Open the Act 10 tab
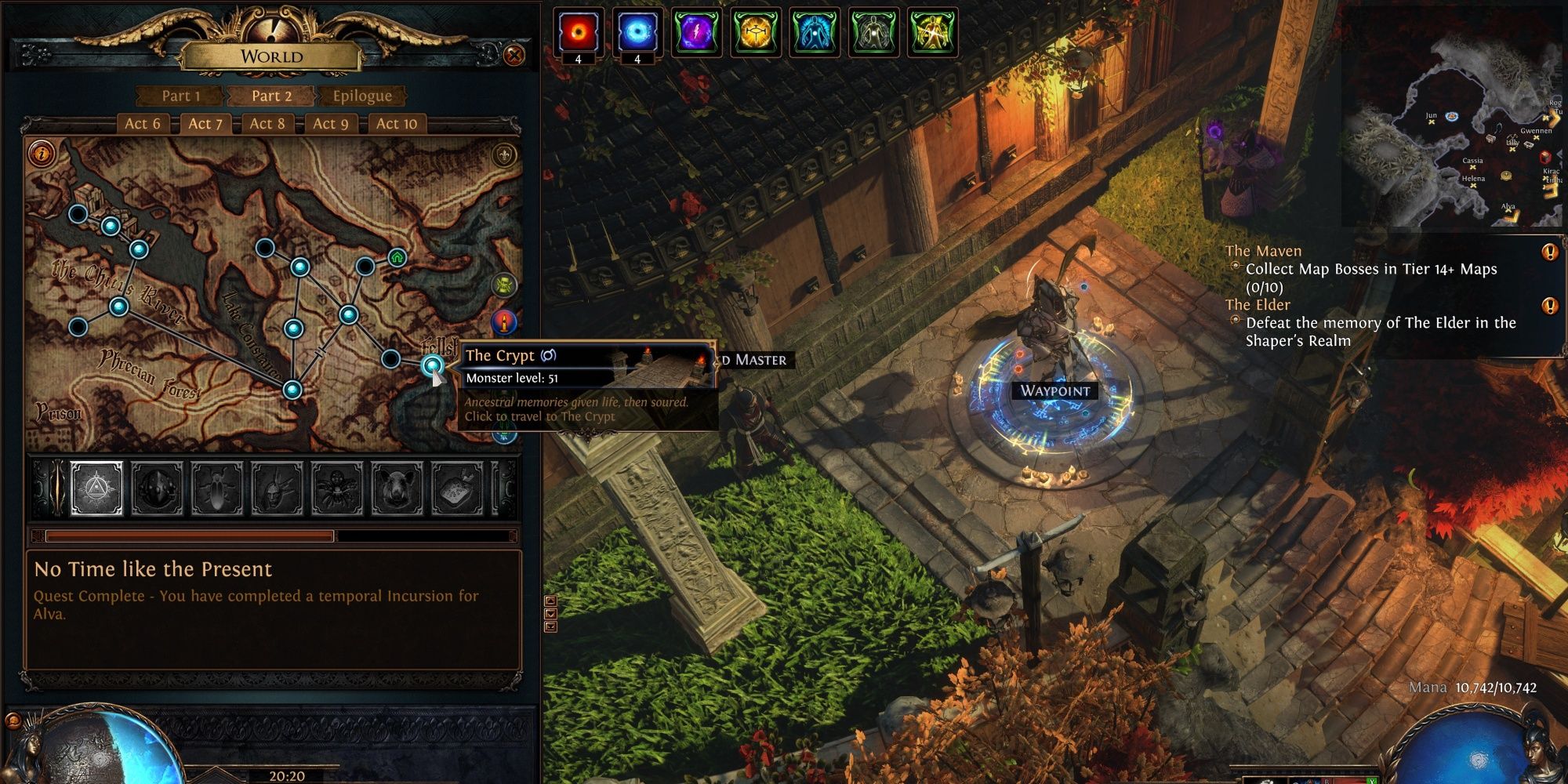Viewport: 1568px width, 784px height. (x=397, y=123)
